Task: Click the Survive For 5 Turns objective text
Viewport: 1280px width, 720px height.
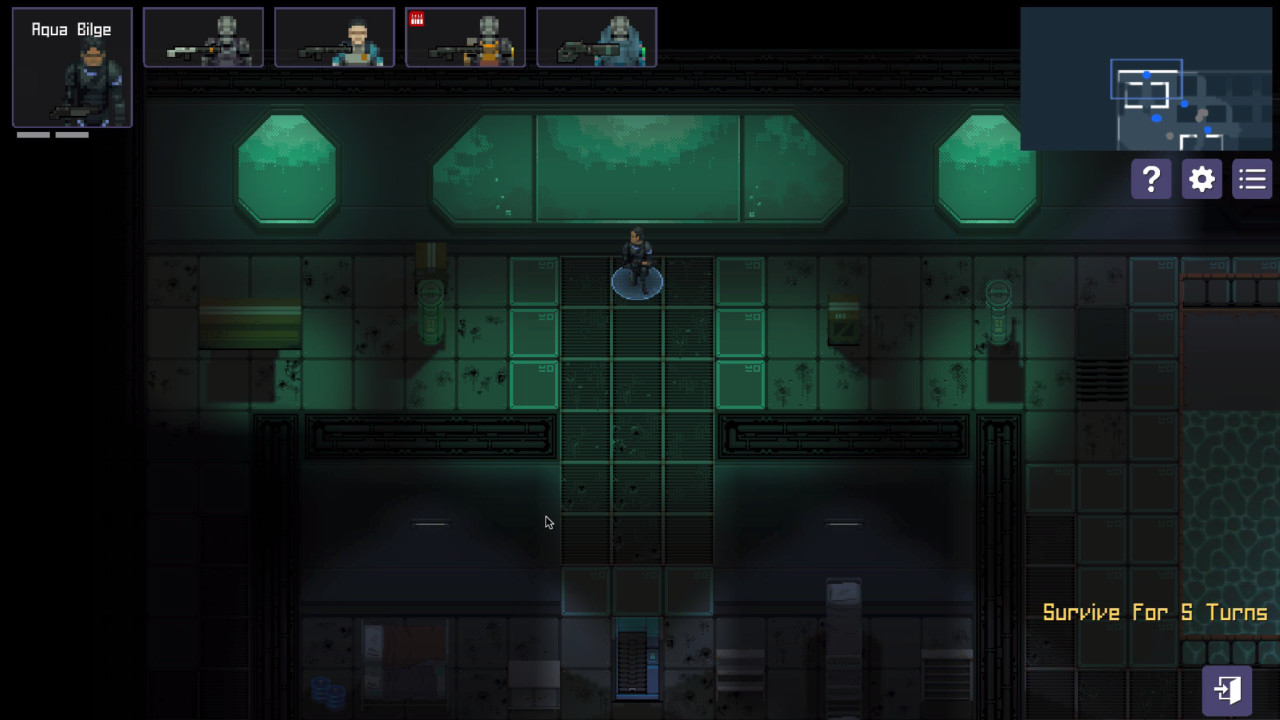Action: 1155,612
